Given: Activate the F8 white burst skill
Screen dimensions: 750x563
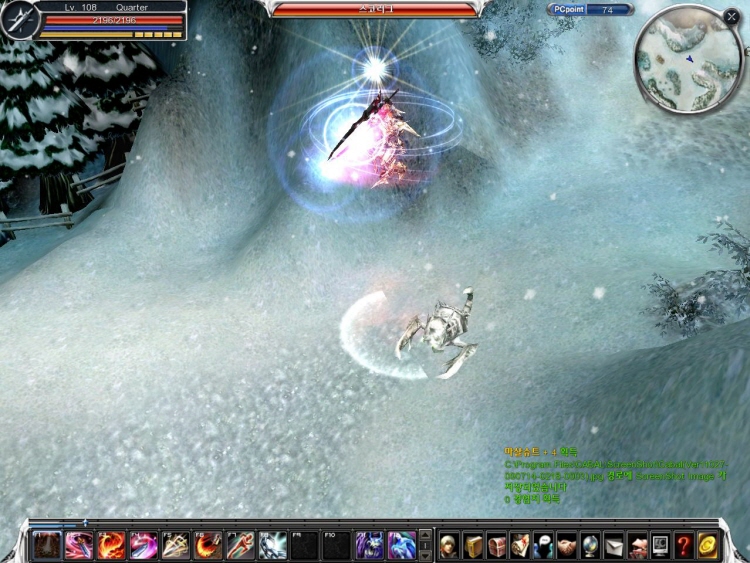Looking at the screenshot, I should (272, 545).
